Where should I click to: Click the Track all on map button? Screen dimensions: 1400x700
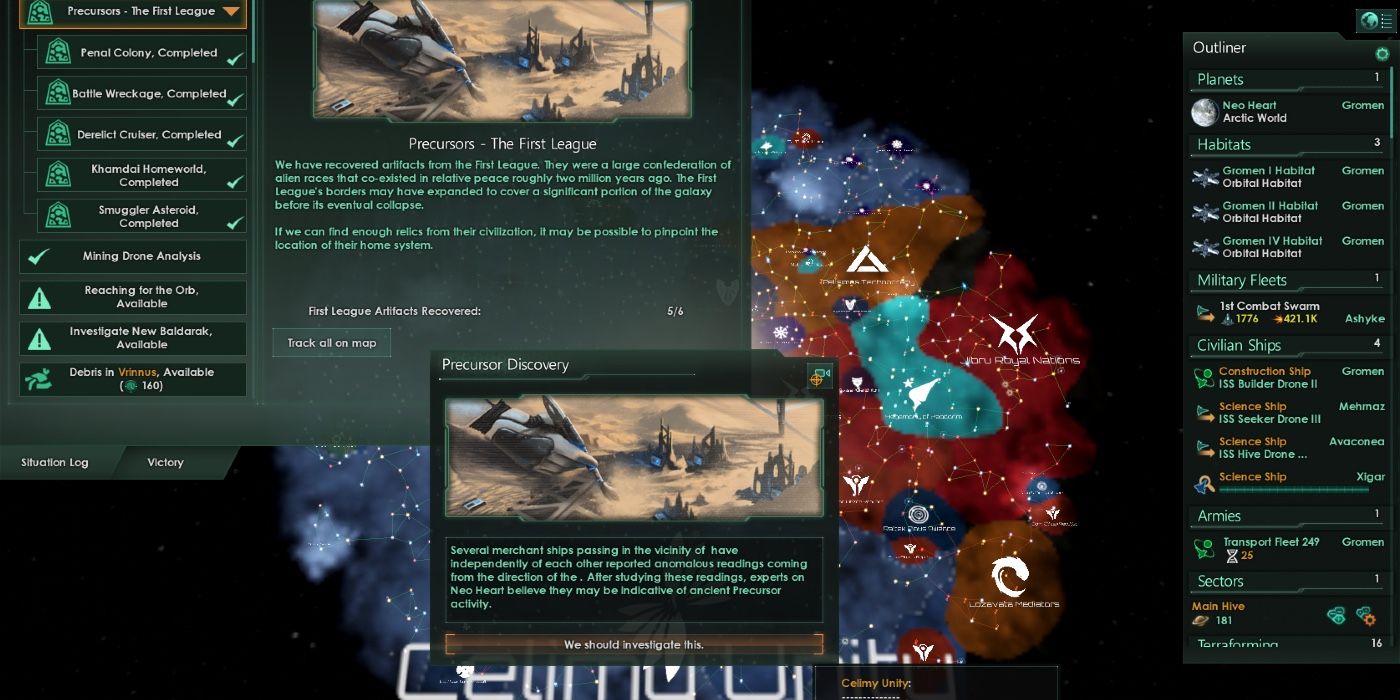click(x=332, y=343)
